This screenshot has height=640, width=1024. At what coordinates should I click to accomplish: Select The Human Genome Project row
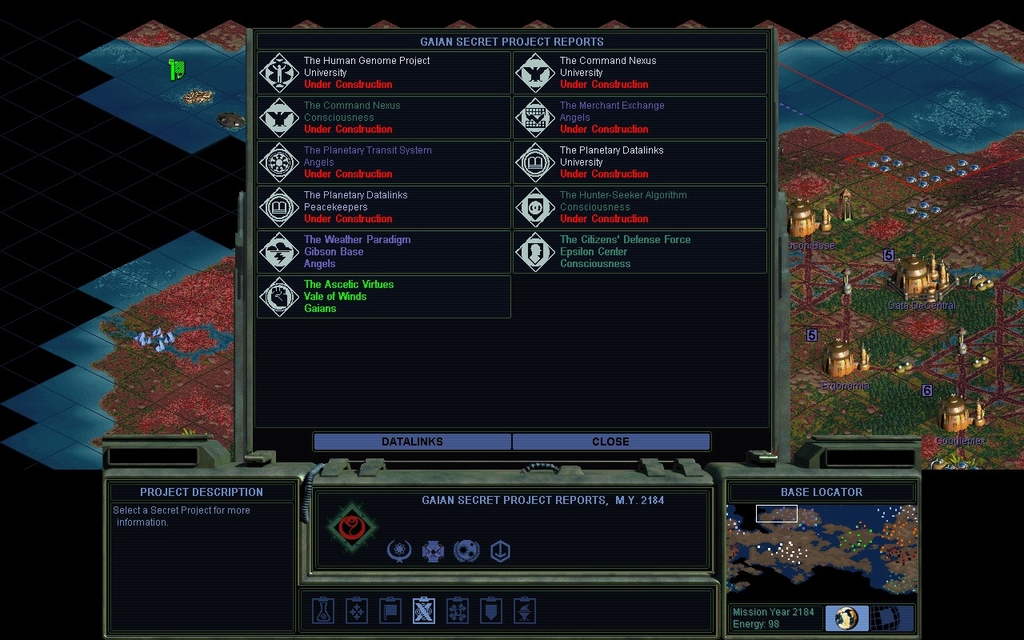384,73
